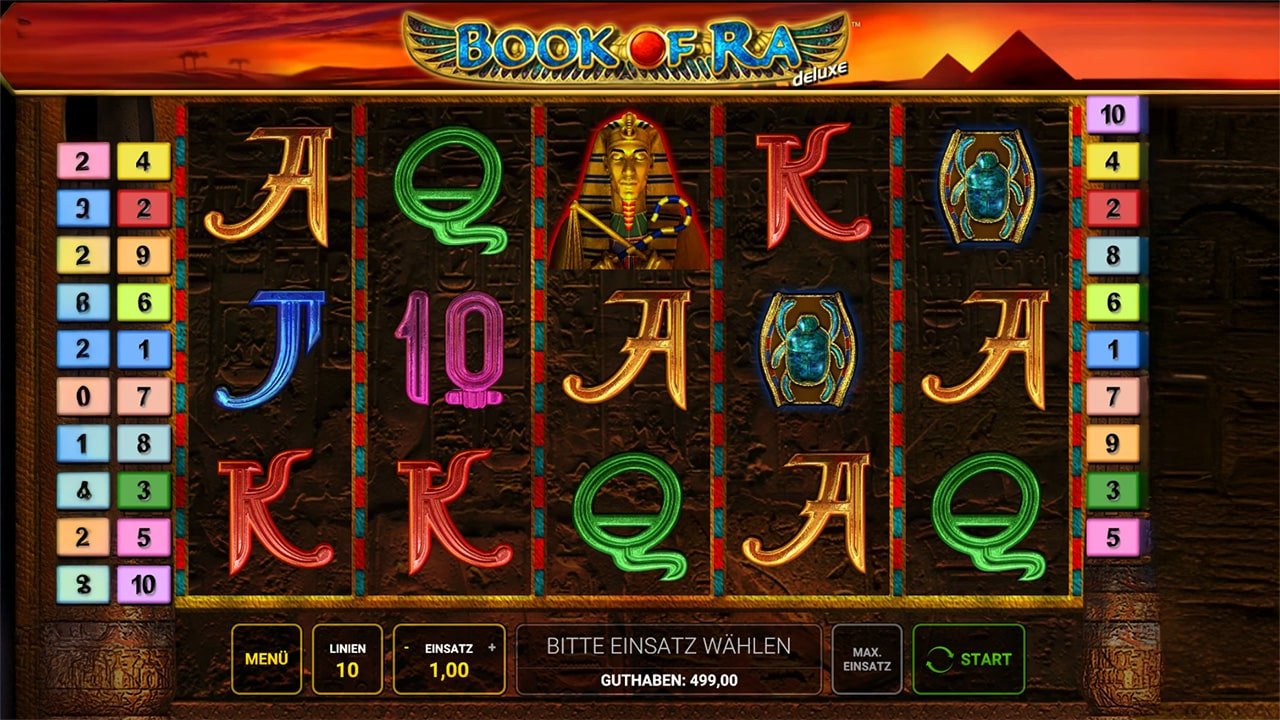
Task: Click the circular spin arrow inside START
Action: (x=938, y=658)
